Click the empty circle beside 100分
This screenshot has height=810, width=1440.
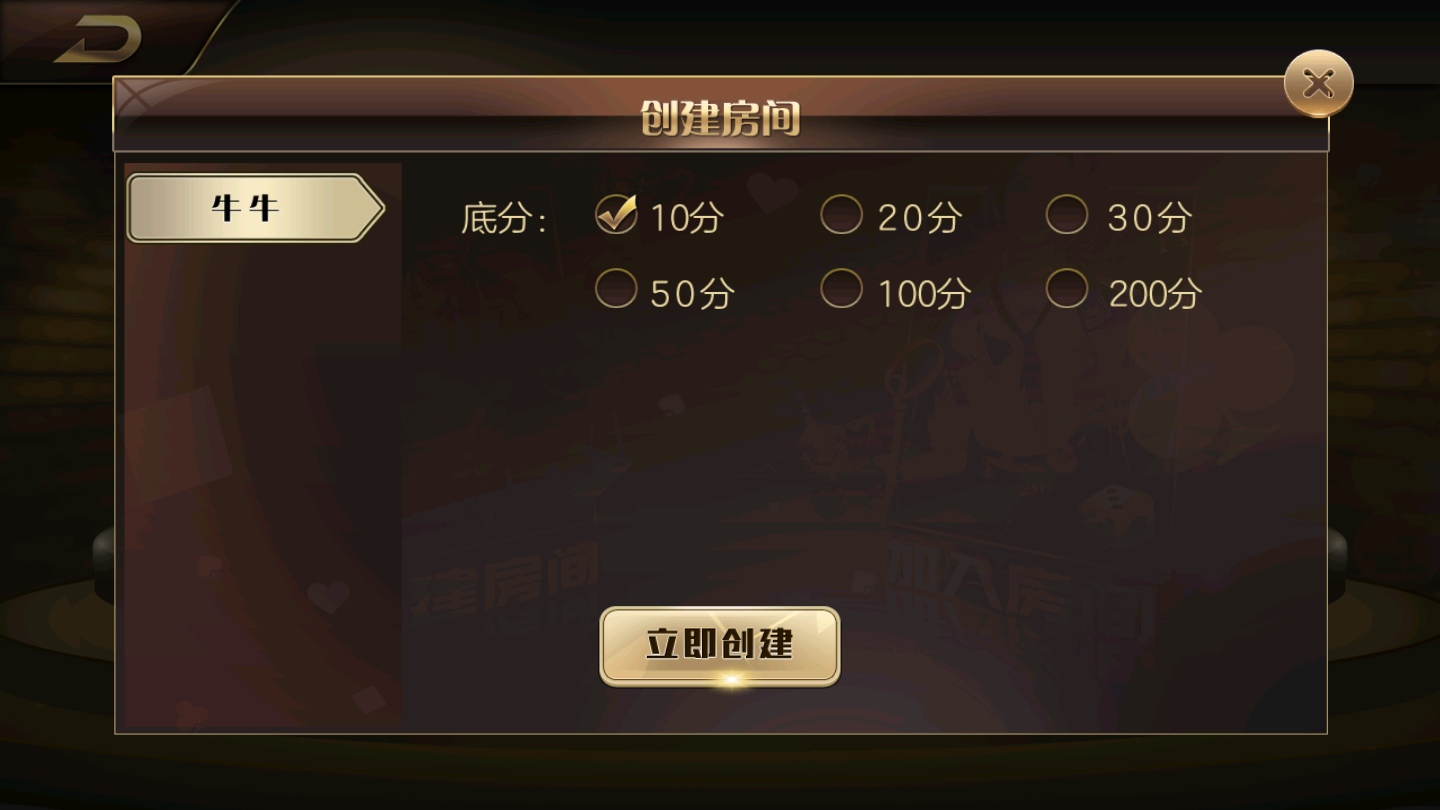coord(841,288)
